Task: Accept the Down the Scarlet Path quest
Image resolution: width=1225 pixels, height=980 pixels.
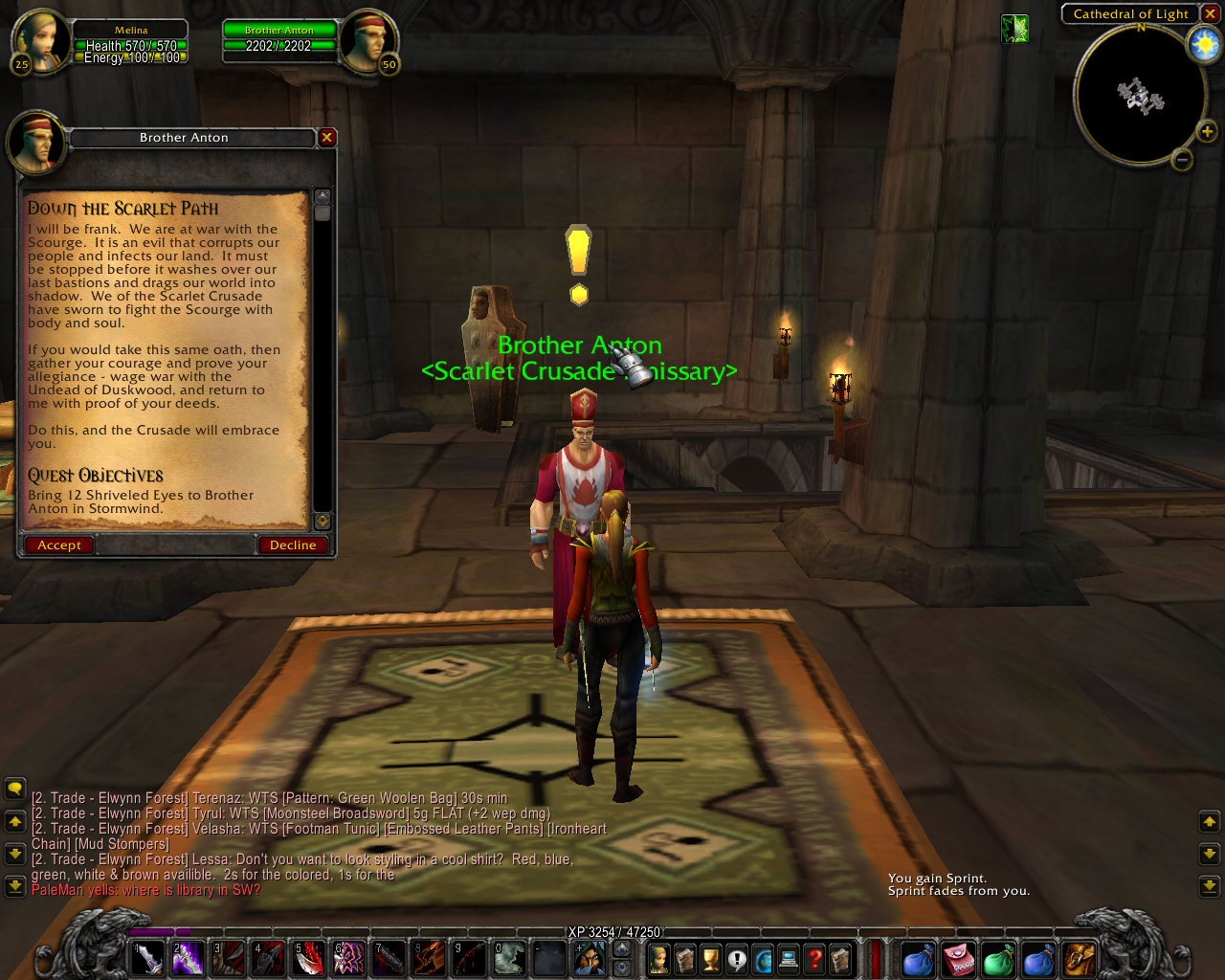Action: point(57,545)
